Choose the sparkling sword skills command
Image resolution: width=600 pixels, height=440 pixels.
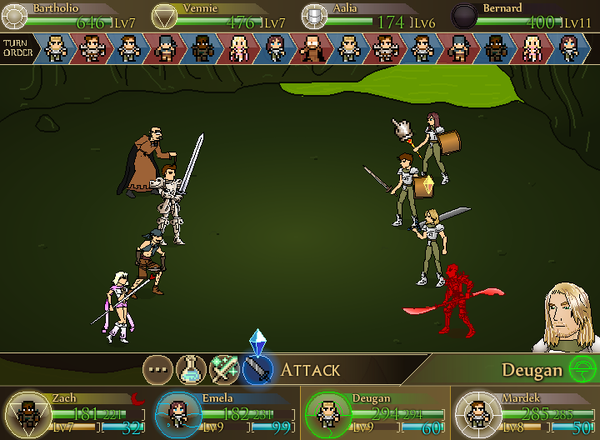(x=224, y=370)
